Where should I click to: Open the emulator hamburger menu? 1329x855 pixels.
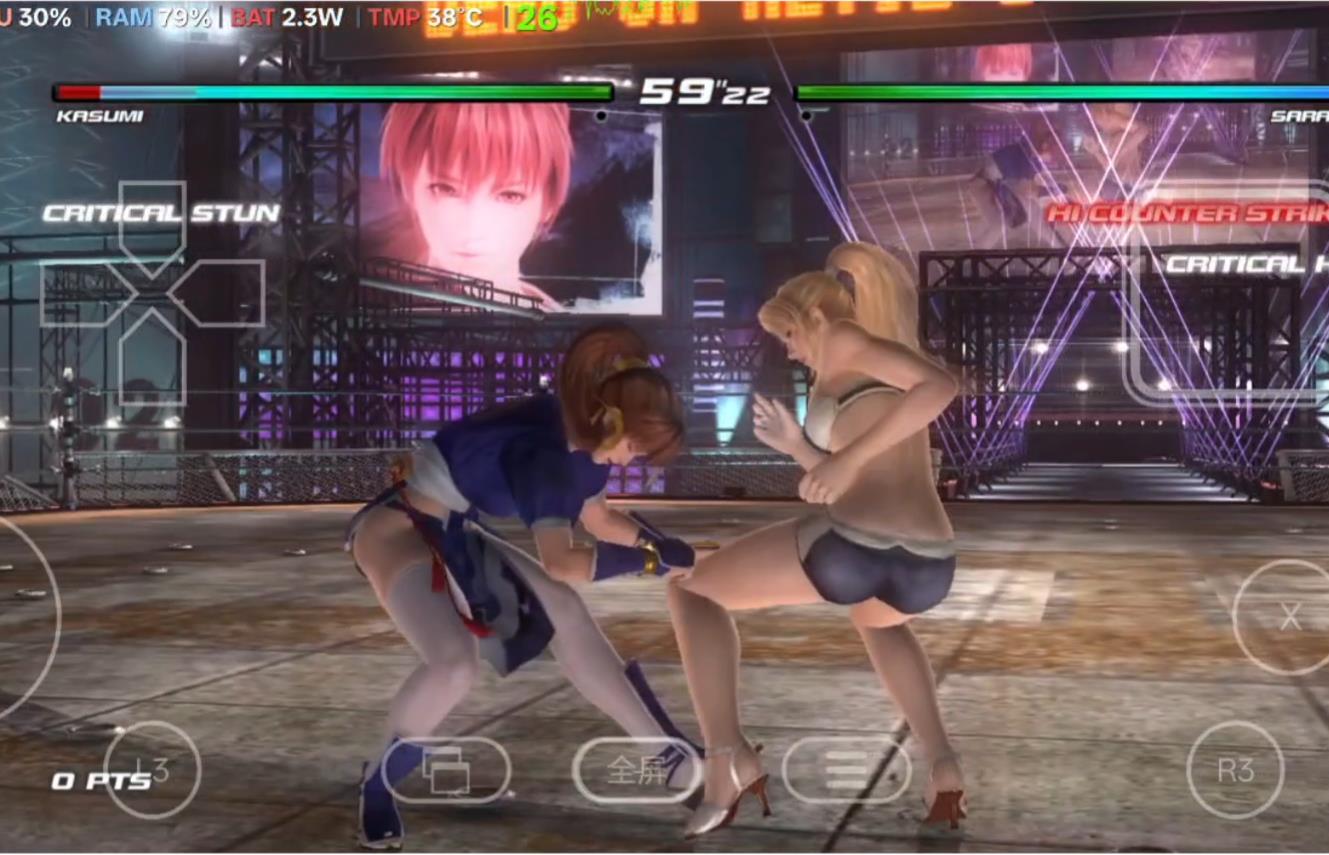point(846,770)
